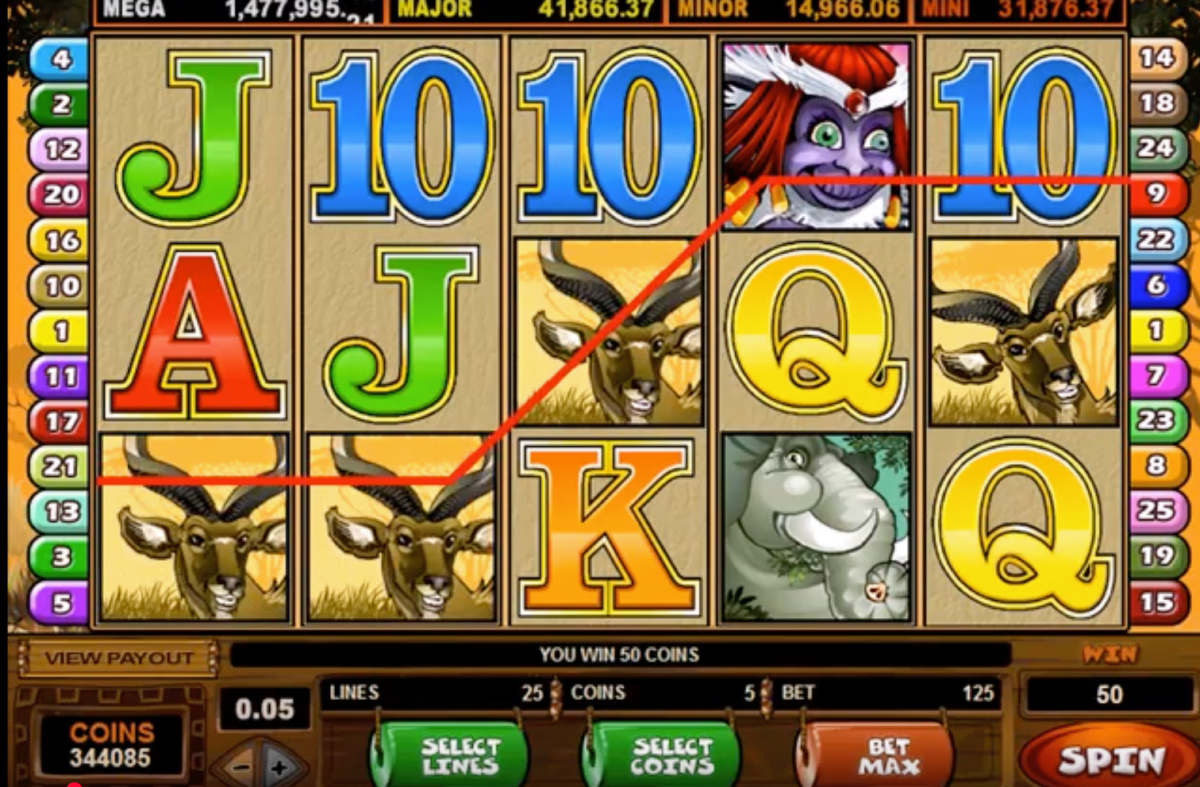Select payline number 14
The height and width of the screenshot is (787, 1200).
click(1156, 58)
